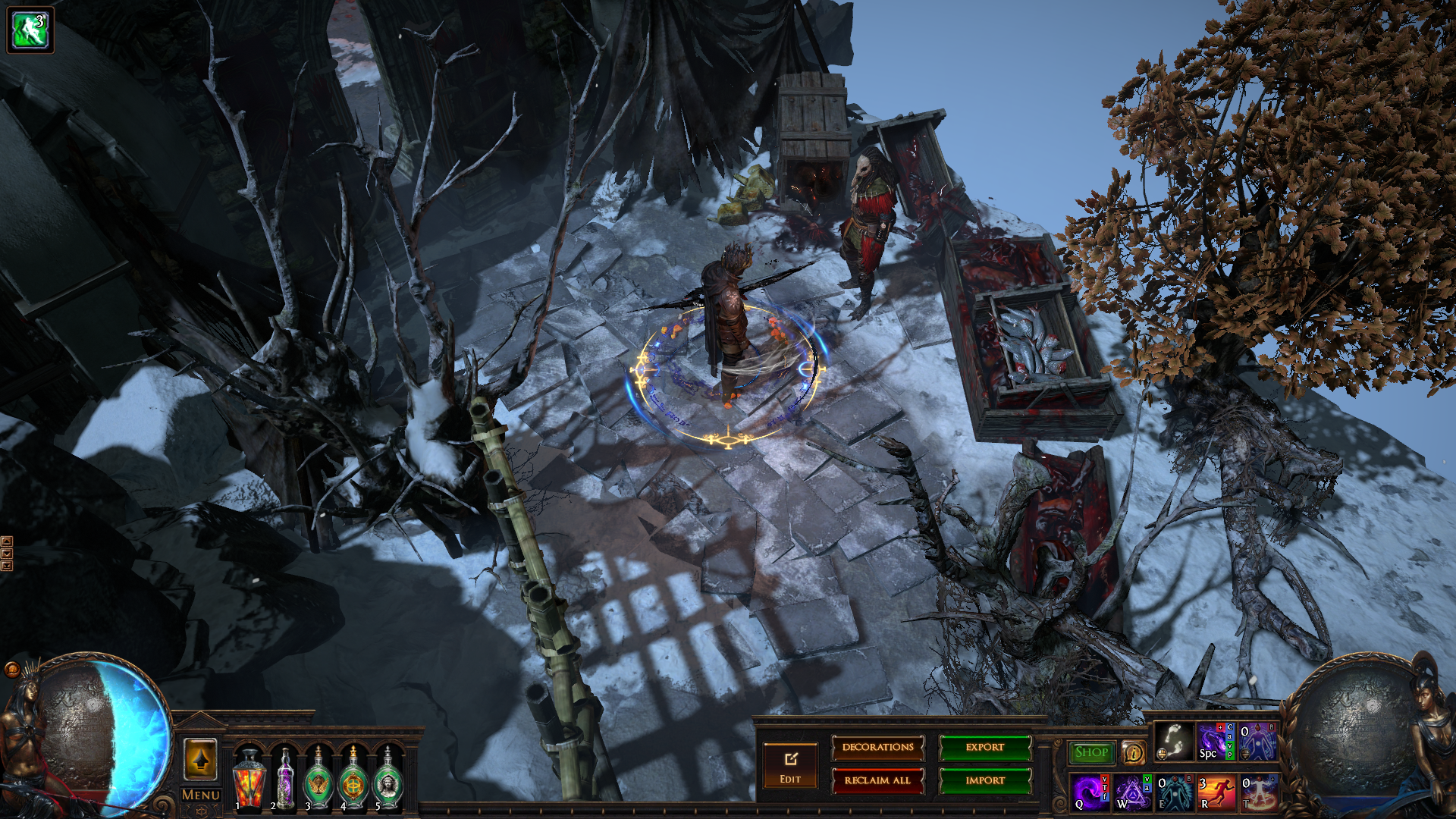Activate the purple swirl skill bound to Q
The height and width of the screenshot is (819, 1456).
pos(1090,792)
